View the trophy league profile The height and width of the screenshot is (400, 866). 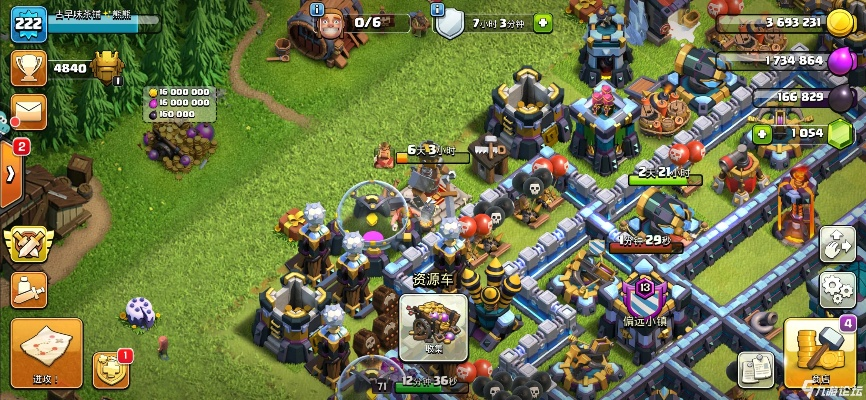28,68
